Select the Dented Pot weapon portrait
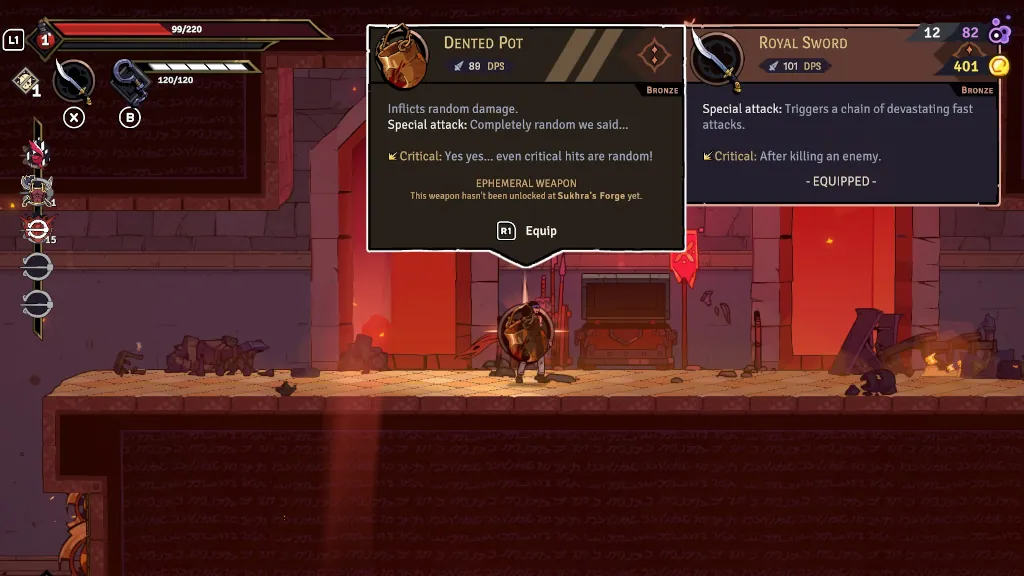1024x576 pixels. (403, 59)
